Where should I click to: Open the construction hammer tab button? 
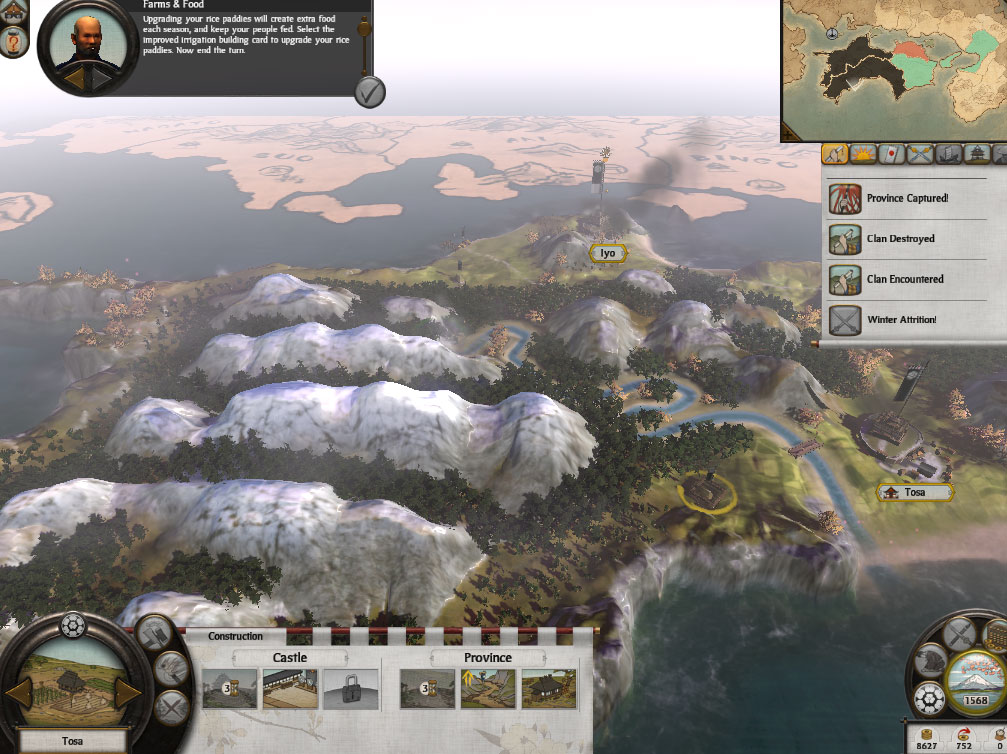pyautogui.click(x=155, y=631)
